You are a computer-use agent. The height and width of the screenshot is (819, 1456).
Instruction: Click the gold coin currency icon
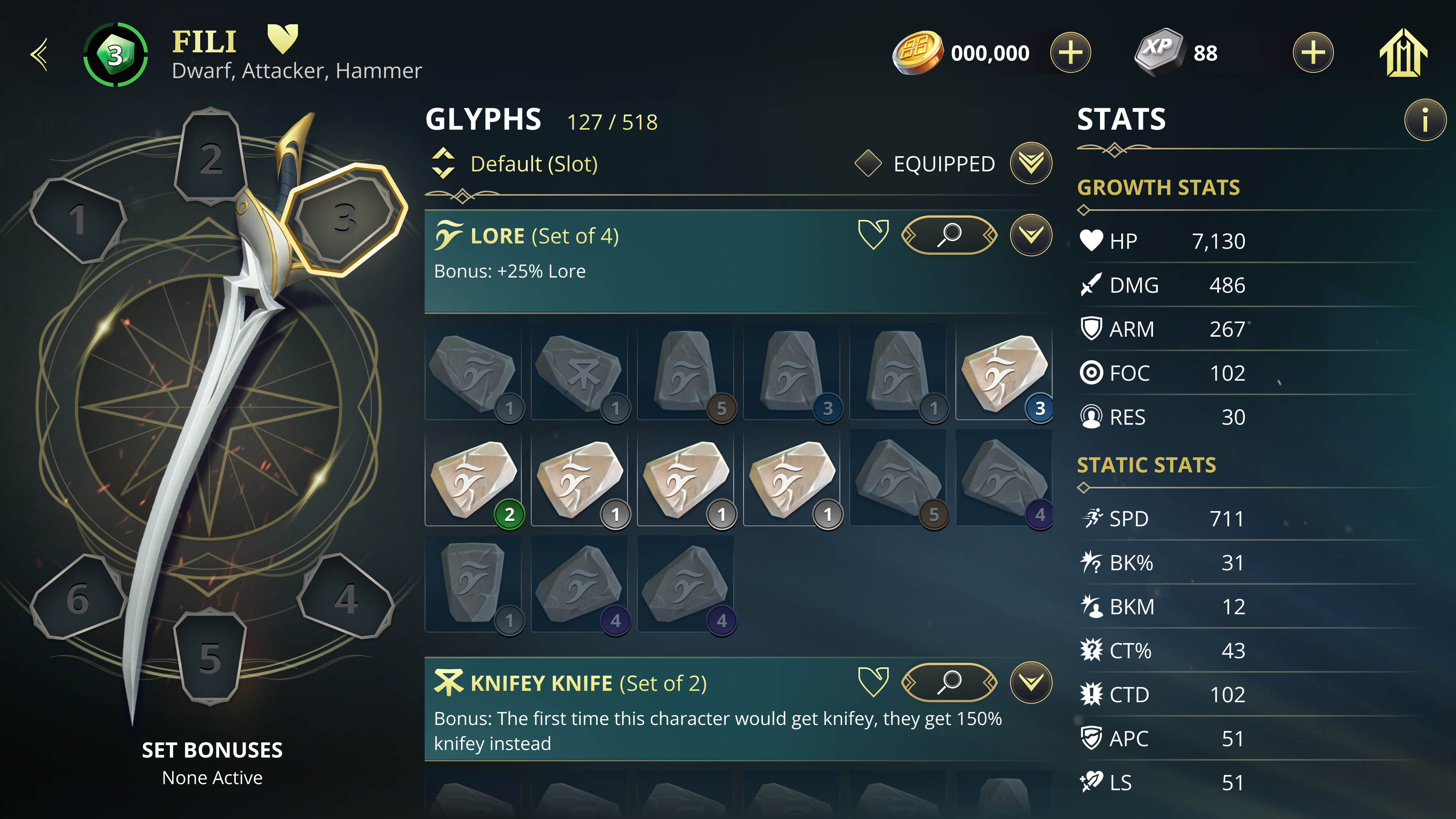917,53
